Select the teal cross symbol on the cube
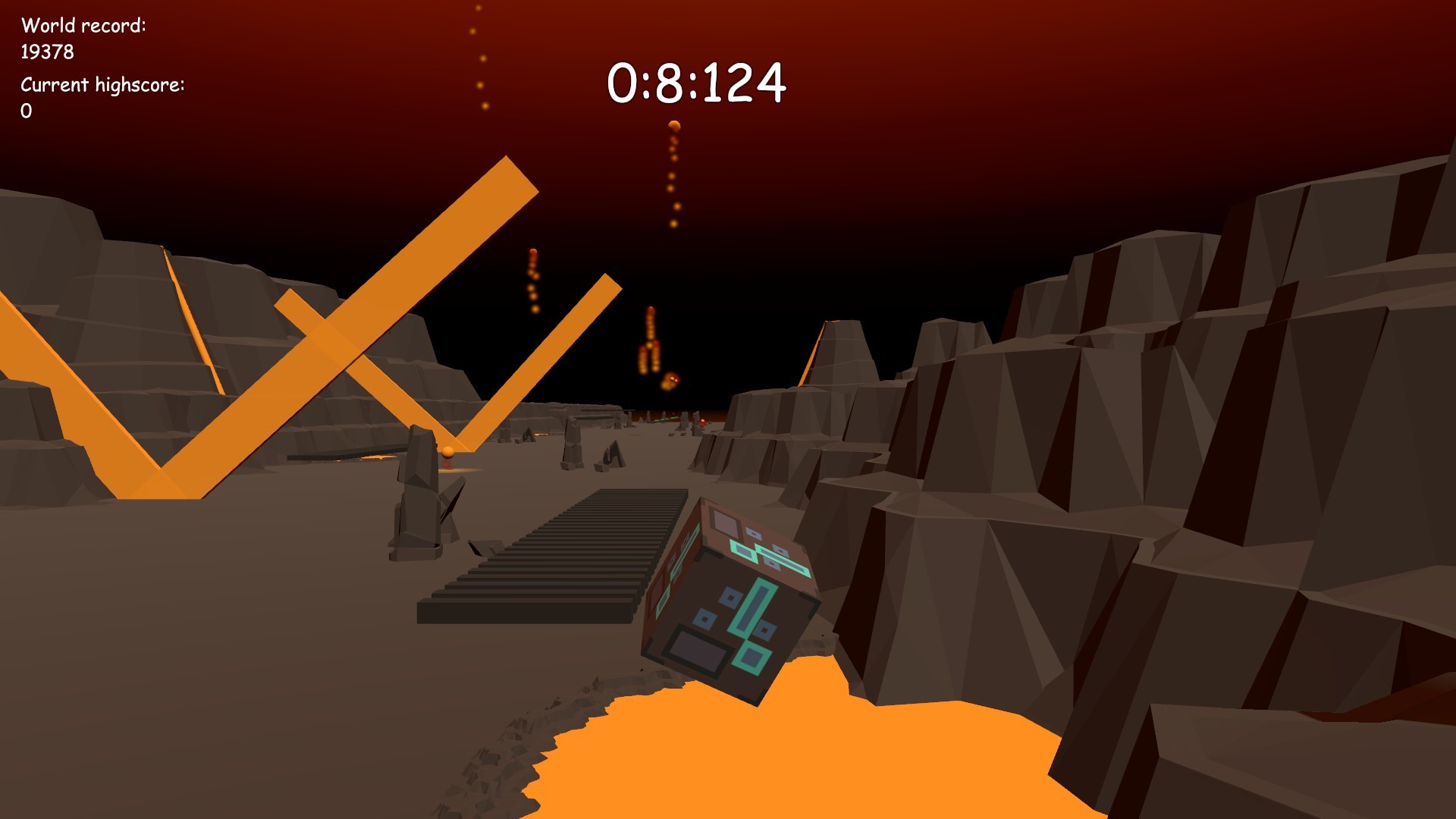Viewport: 1456px width, 819px height. (755, 607)
